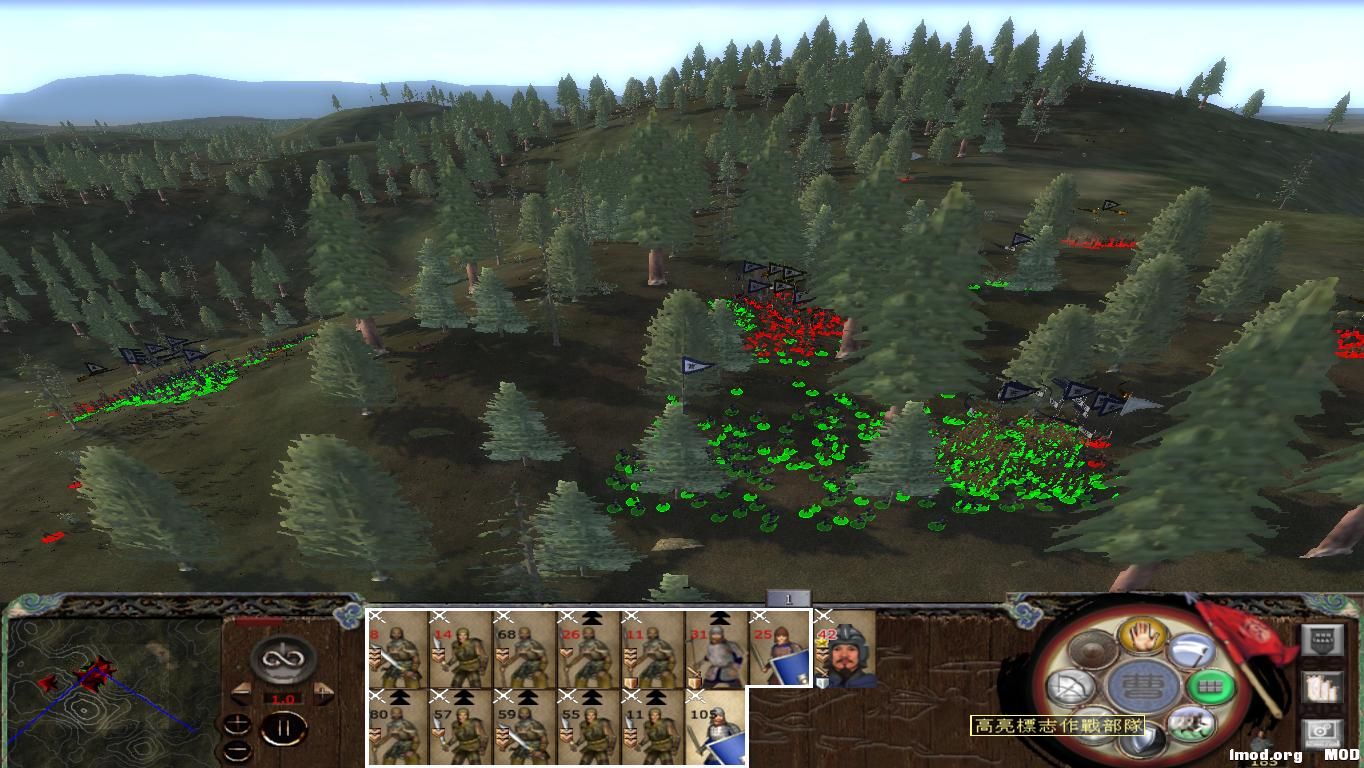Click the battle speed value 1.0
1364x768 pixels.
[x=282, y=699]
